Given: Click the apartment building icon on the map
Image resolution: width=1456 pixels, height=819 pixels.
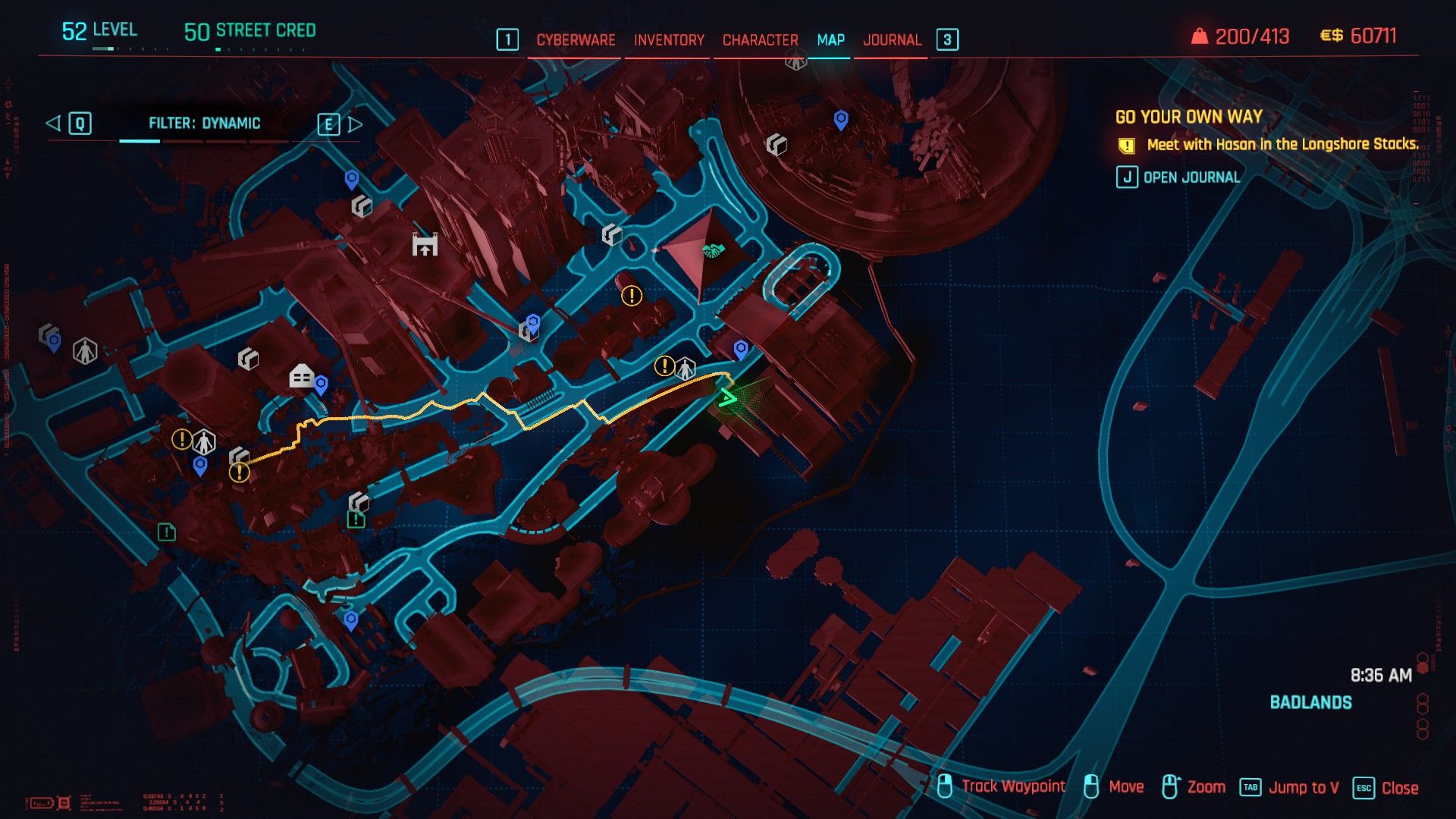Looking at the screenshot, I should coord(300,375).
